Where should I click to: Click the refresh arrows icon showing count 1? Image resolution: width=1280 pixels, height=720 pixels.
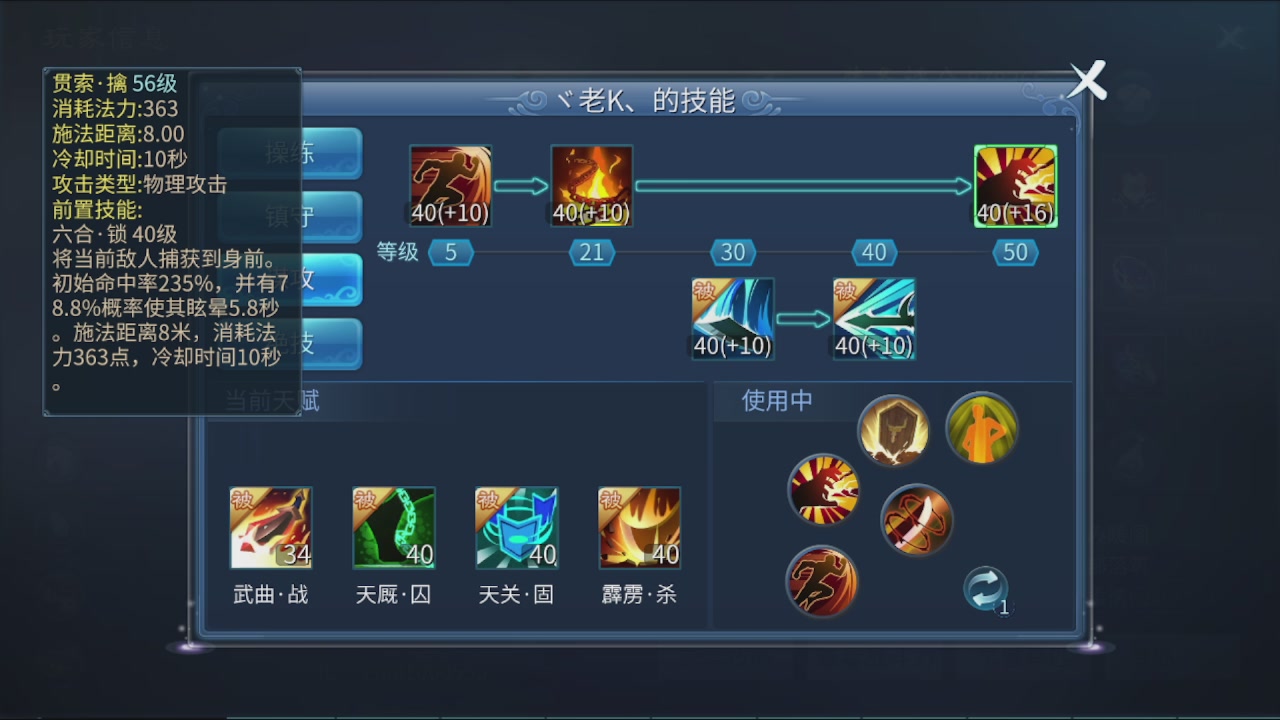(985, 589)
